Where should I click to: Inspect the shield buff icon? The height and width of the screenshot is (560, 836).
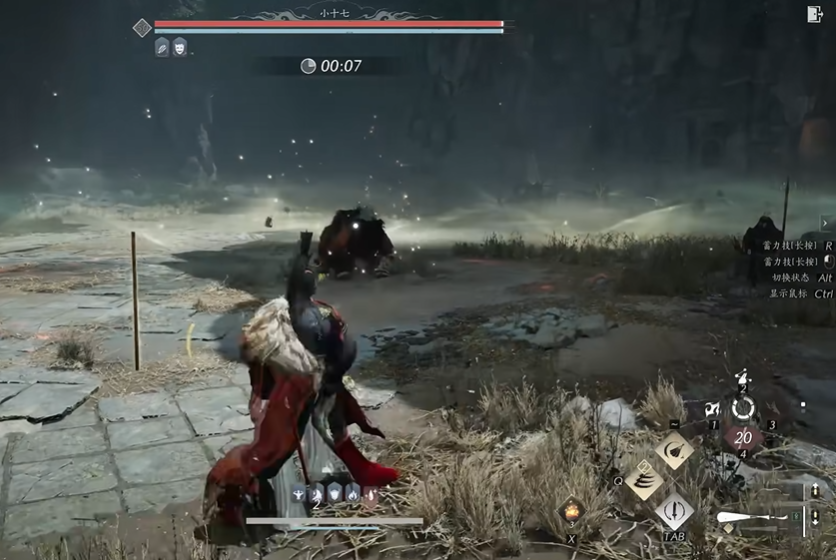pos(335,493)
